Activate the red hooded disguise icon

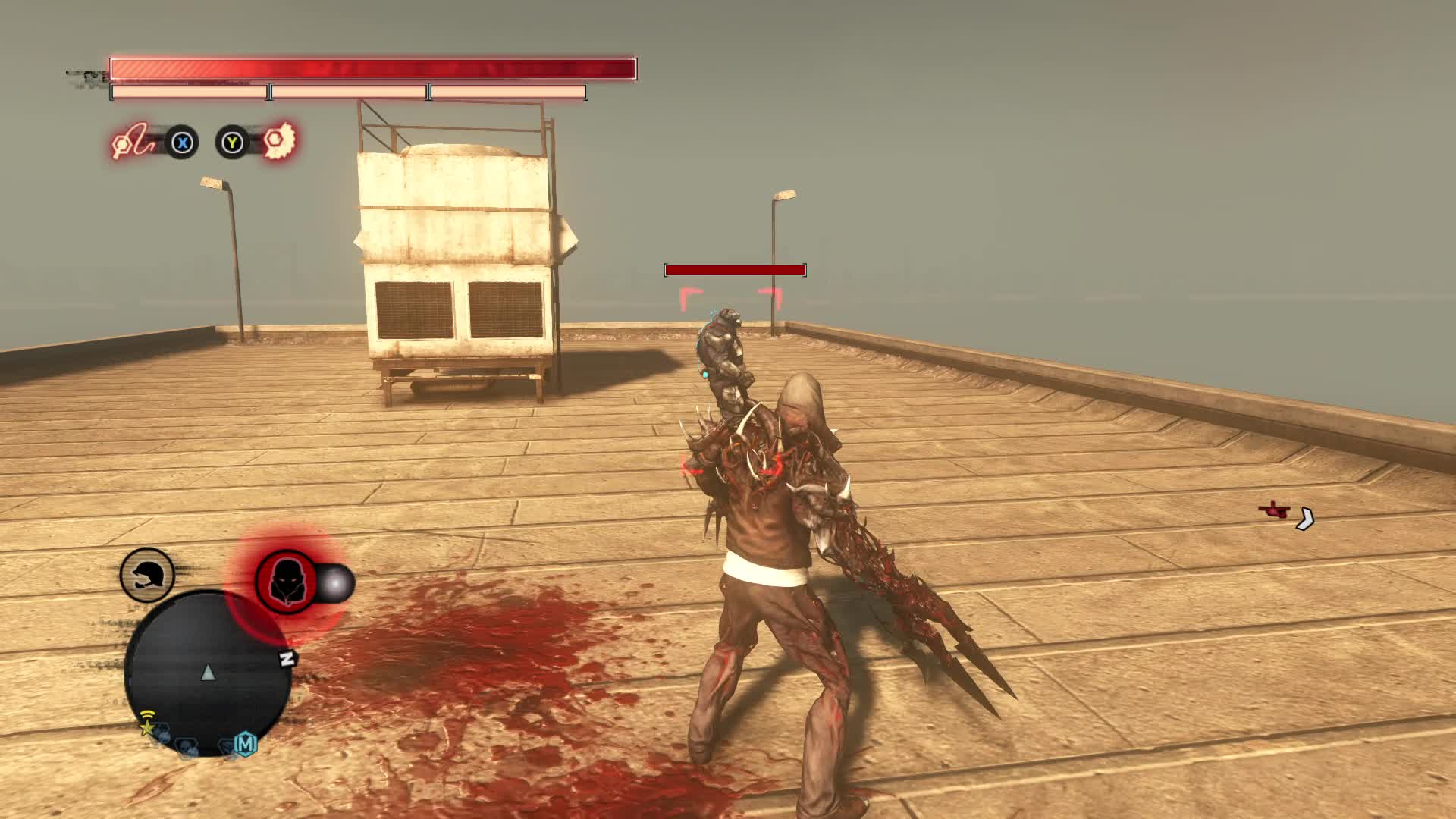pyautogui.click(x=286, y=582)
